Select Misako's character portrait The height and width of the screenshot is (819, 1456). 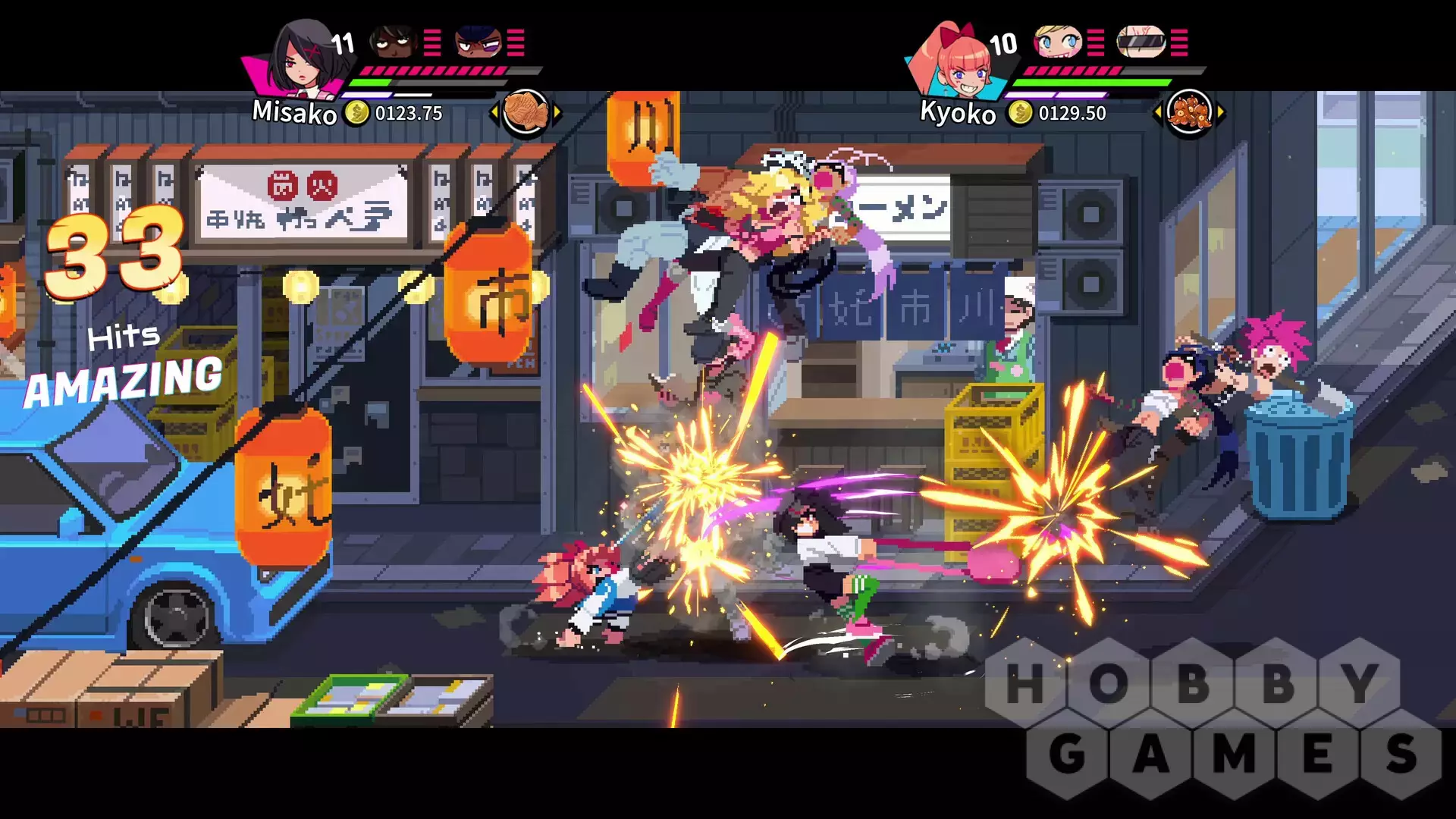click(x=300, y=62)
